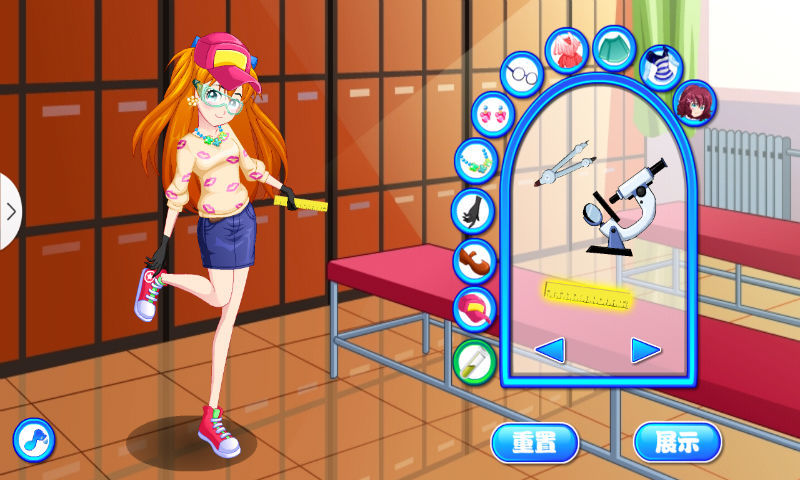Select the red-haired girl hairstyle category
The image size is (800, 480).
pos(691,103)
